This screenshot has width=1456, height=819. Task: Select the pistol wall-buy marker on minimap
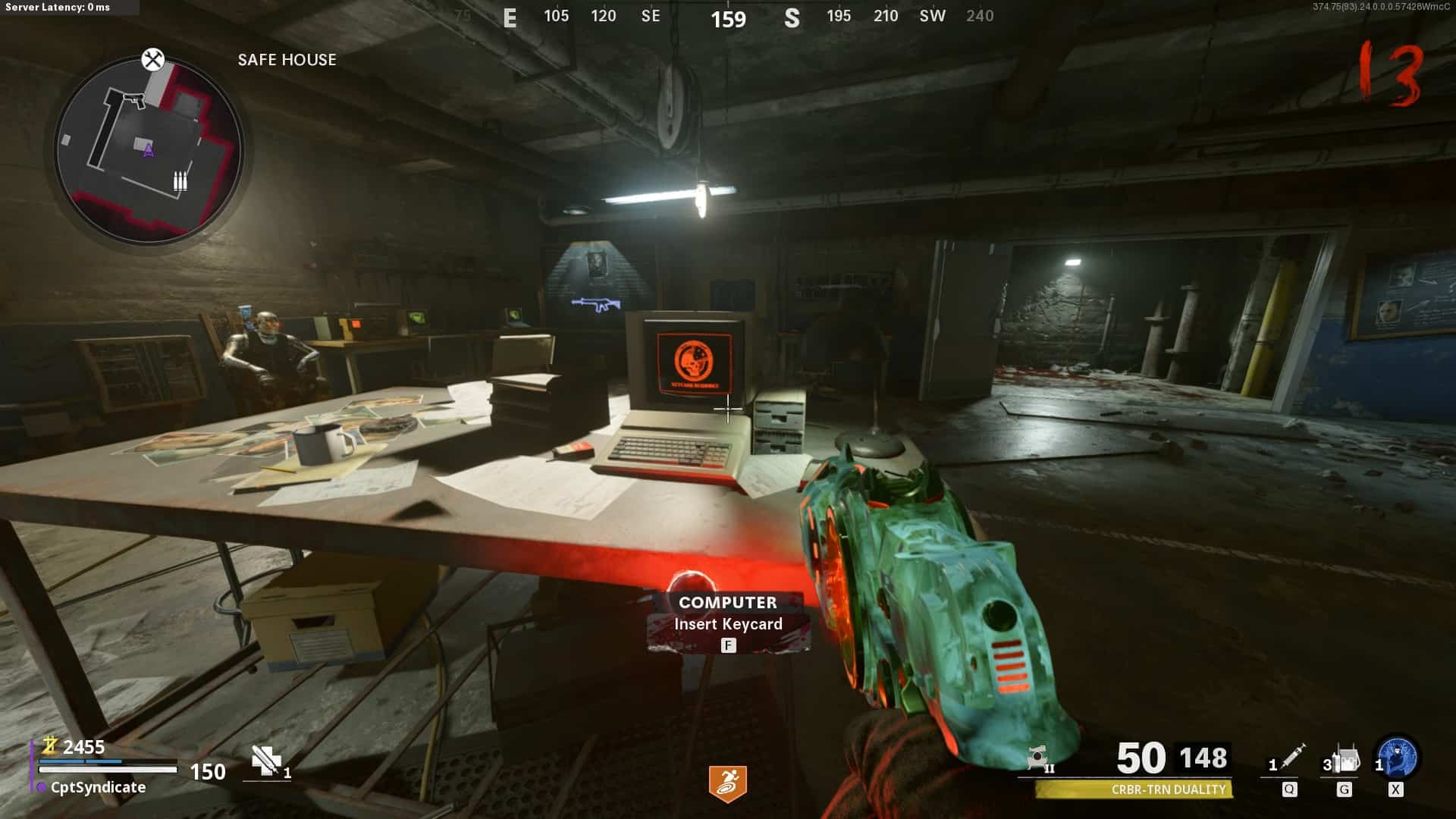pyautogui.click(x=134, y=100)
